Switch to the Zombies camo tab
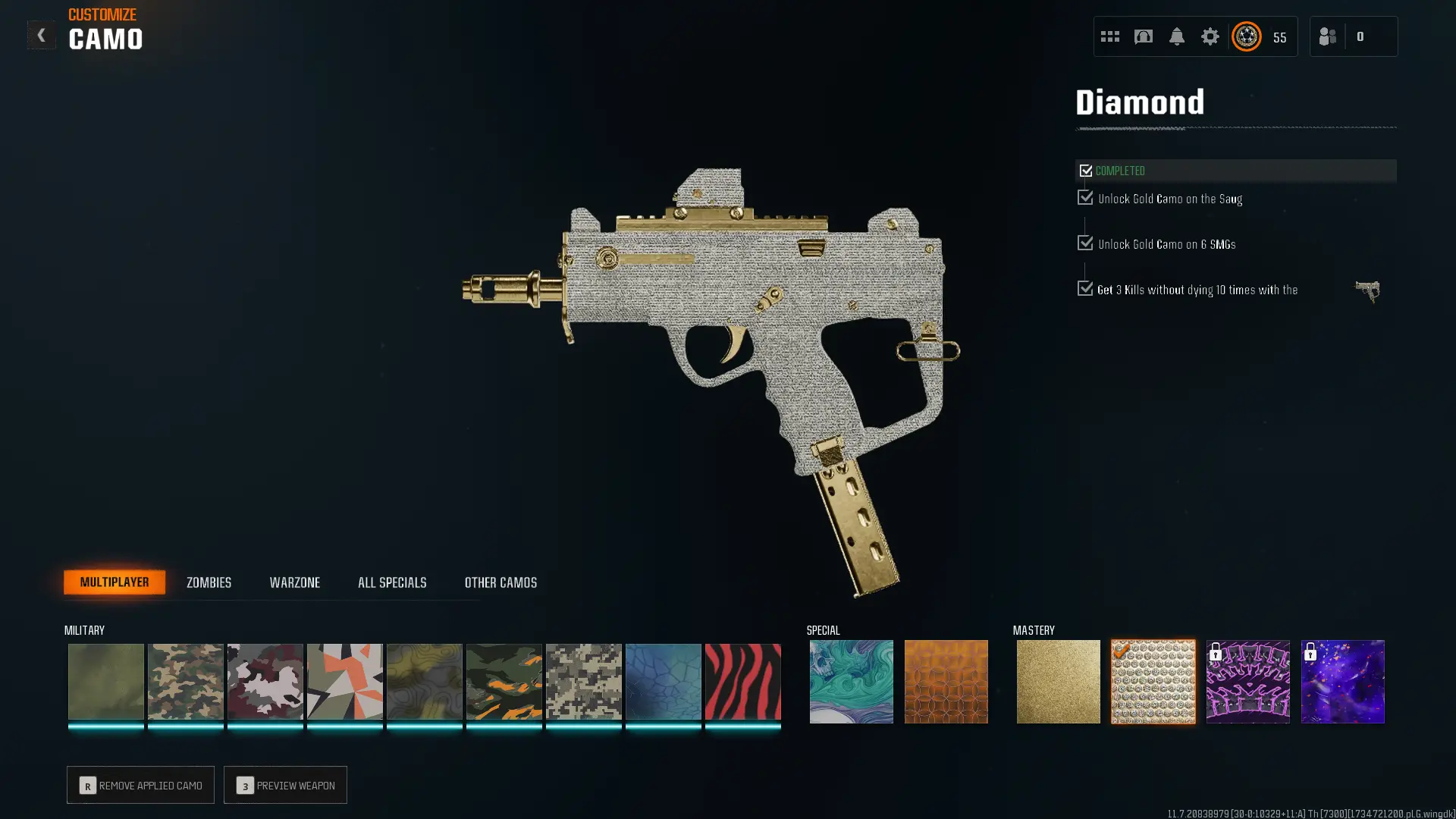 tap(209, 582)
